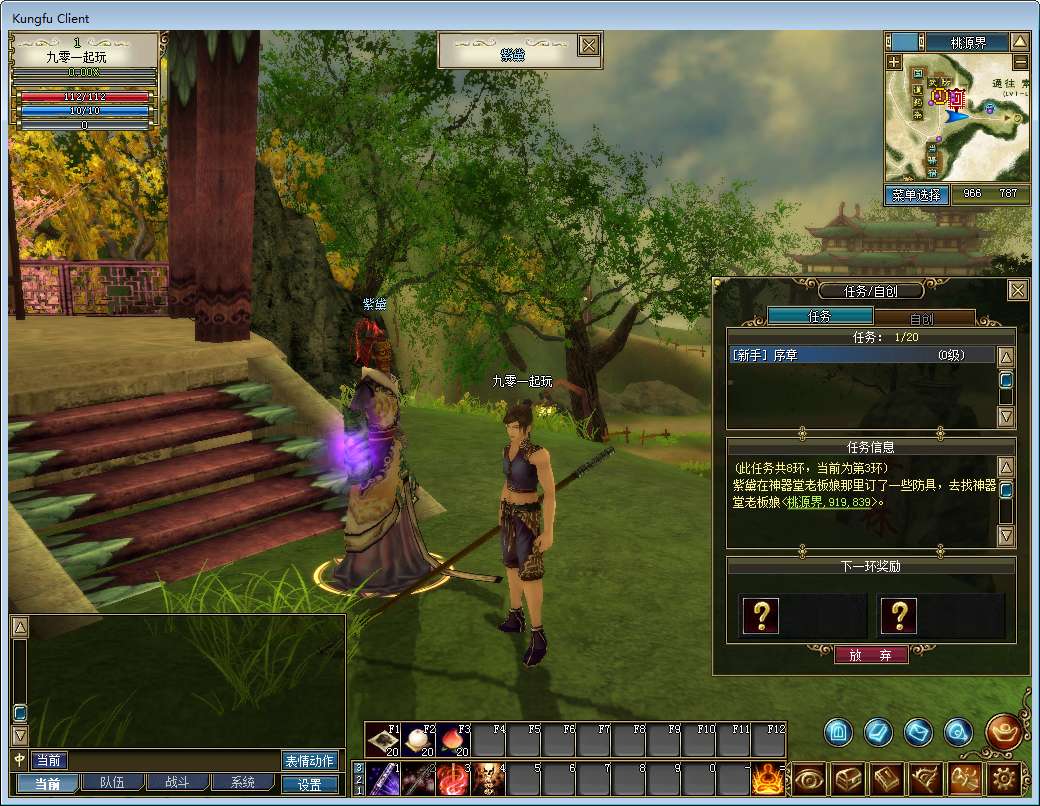Image resolution: width=1040 pixels, height=806 pixels.
Task: Switch to the 自创 tab
Action: pos(921,318)
